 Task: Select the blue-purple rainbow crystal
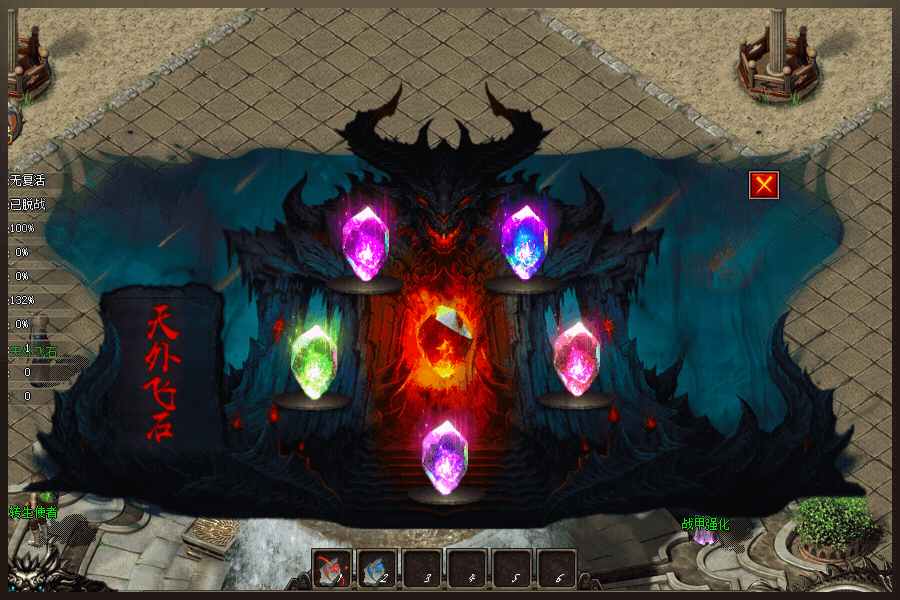[x=524, y=242]
